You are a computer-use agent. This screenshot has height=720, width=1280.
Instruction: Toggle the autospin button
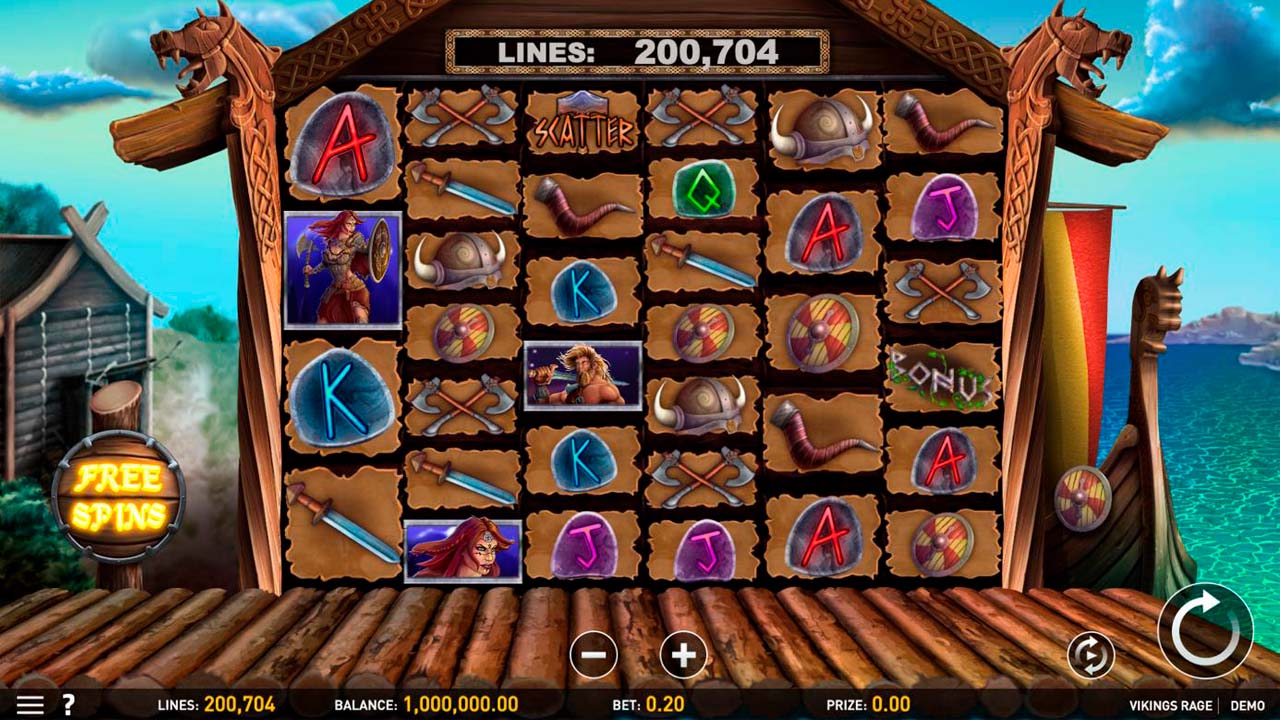coord(1090,655)
